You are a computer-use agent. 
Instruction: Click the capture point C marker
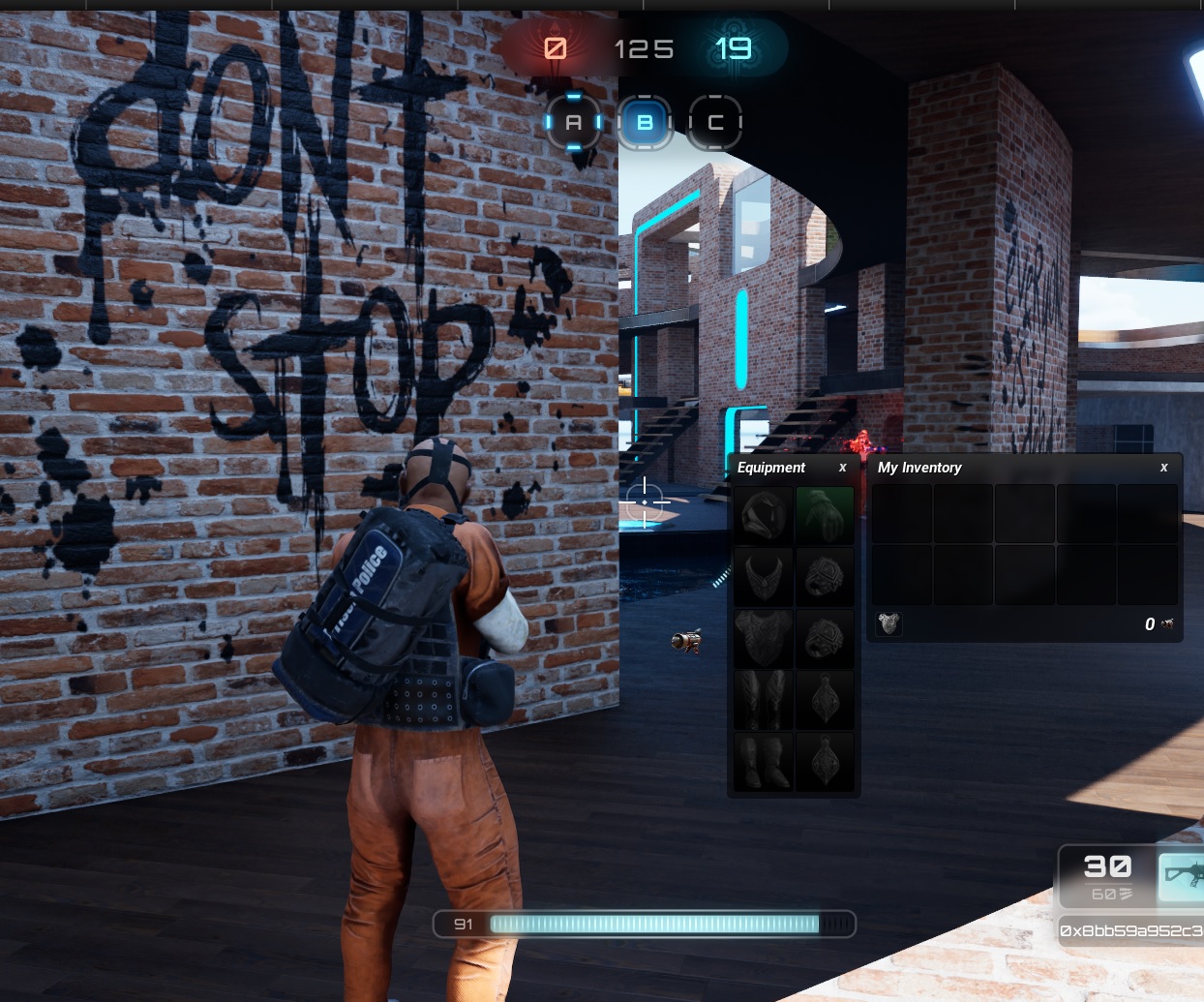click(x=715, y=123)
